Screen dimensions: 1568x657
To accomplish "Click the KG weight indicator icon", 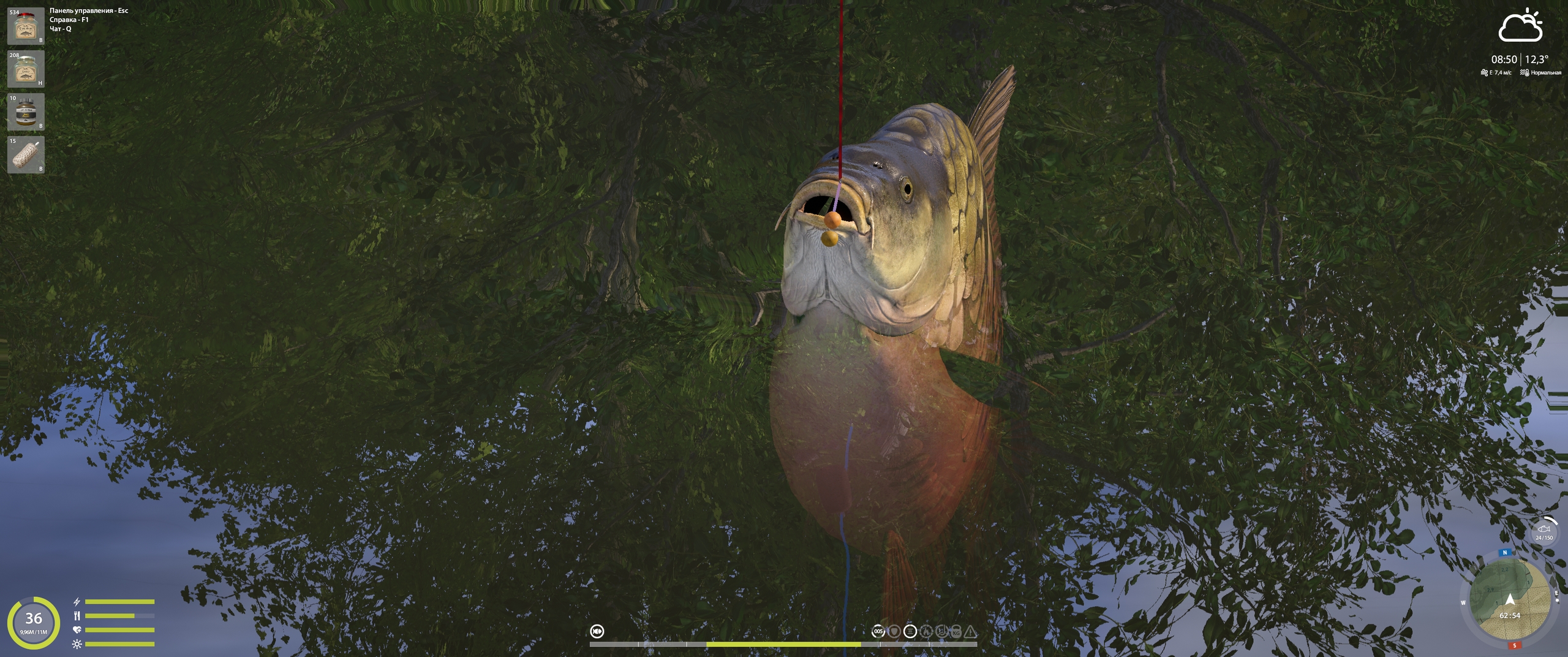I will (x=956, y=631).
